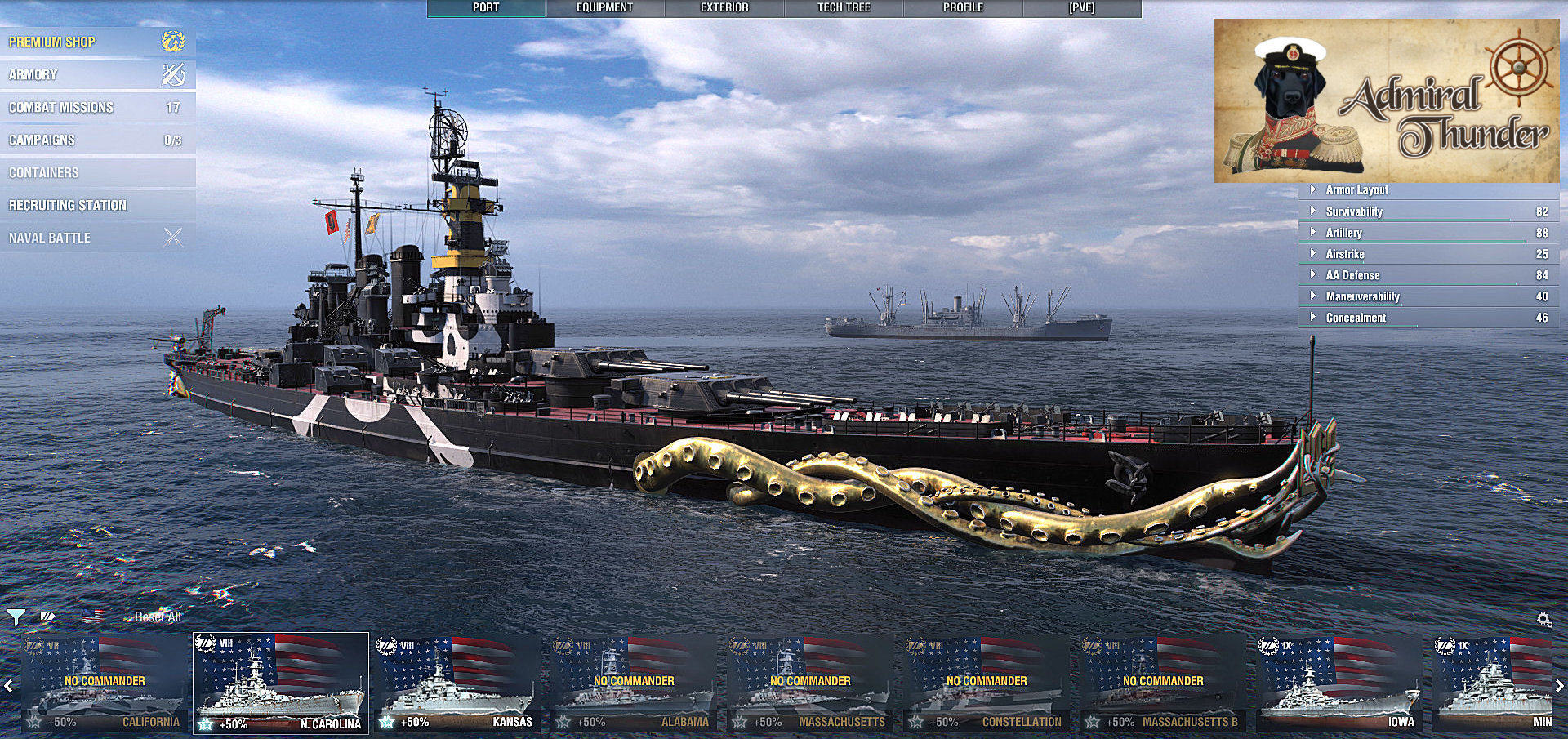
Task: Switch to the Tech Tree tab
Action: [x=843, y=7]
